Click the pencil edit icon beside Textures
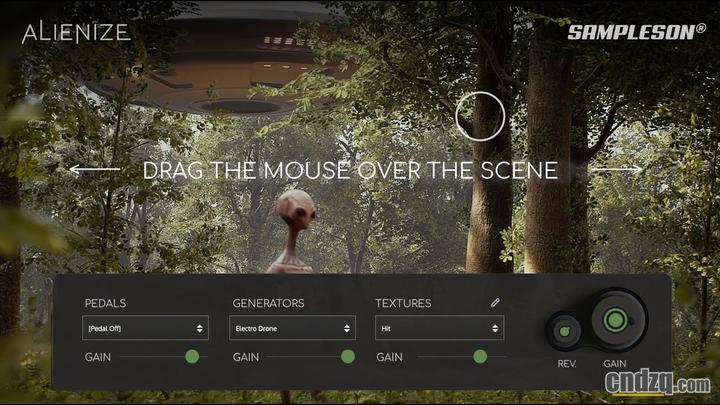The image size is (720, 405). (x=495, y=302)
